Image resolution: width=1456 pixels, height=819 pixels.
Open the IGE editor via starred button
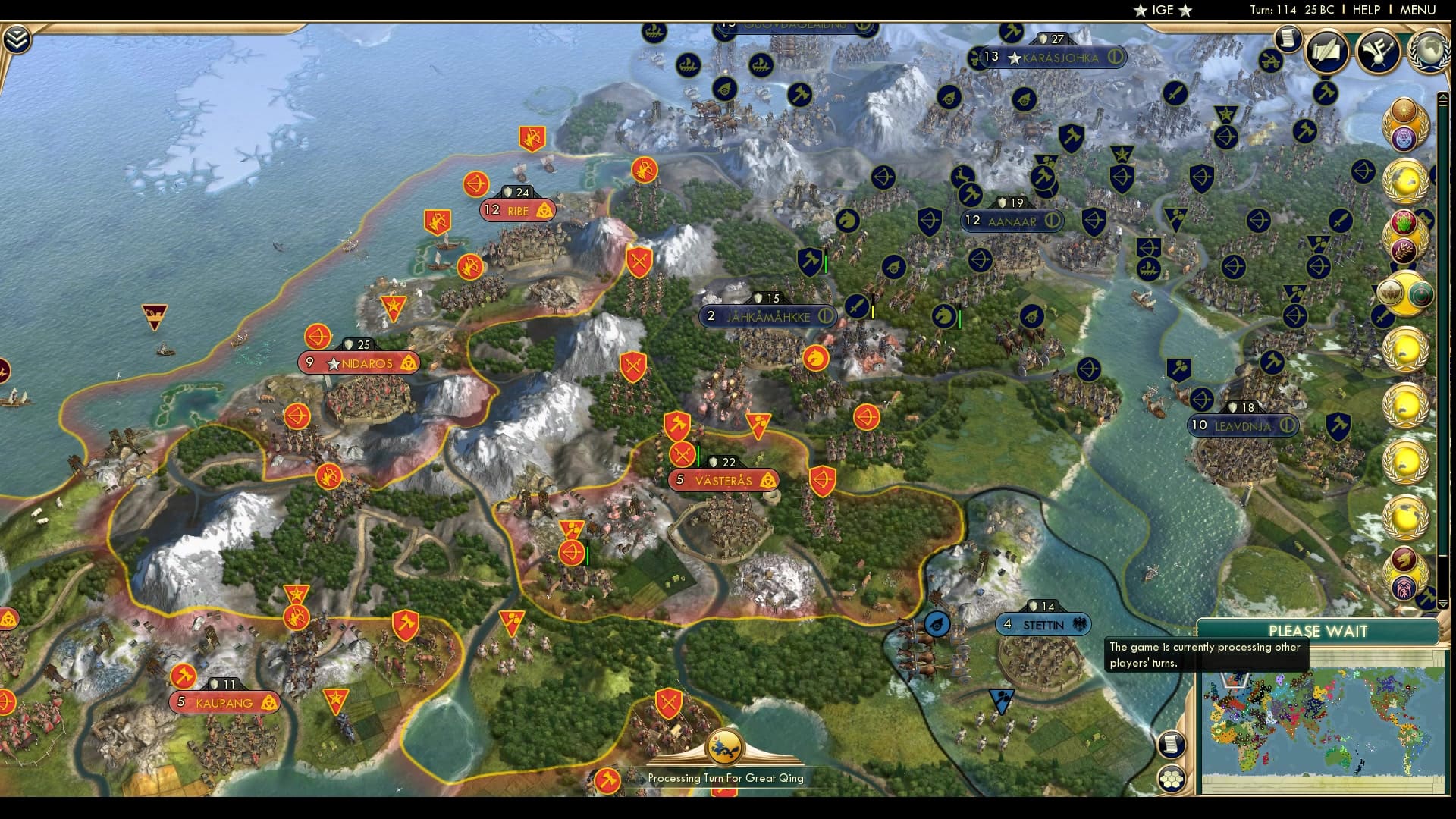1165,11
